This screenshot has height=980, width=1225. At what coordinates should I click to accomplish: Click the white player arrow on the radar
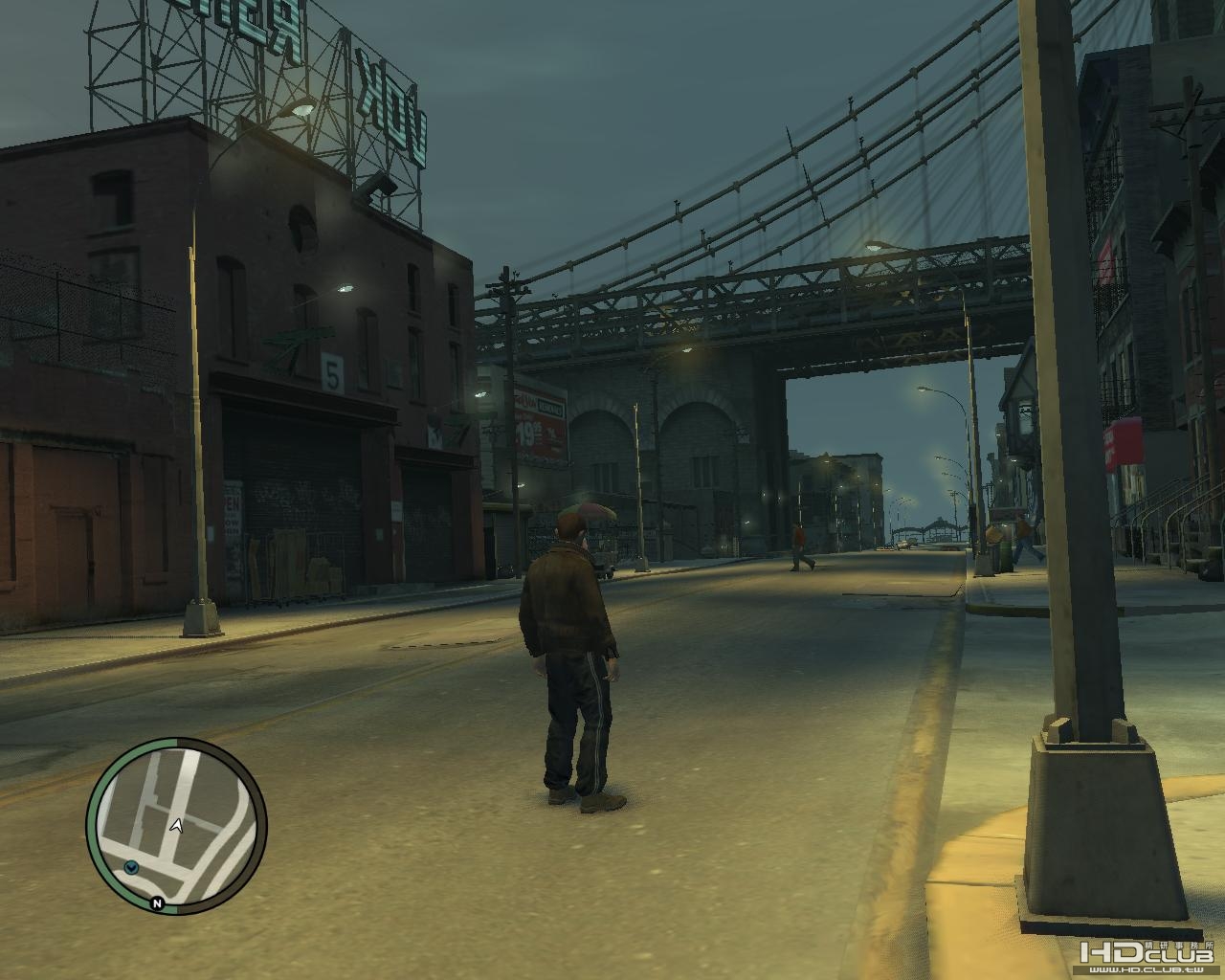tap(176, 825)
